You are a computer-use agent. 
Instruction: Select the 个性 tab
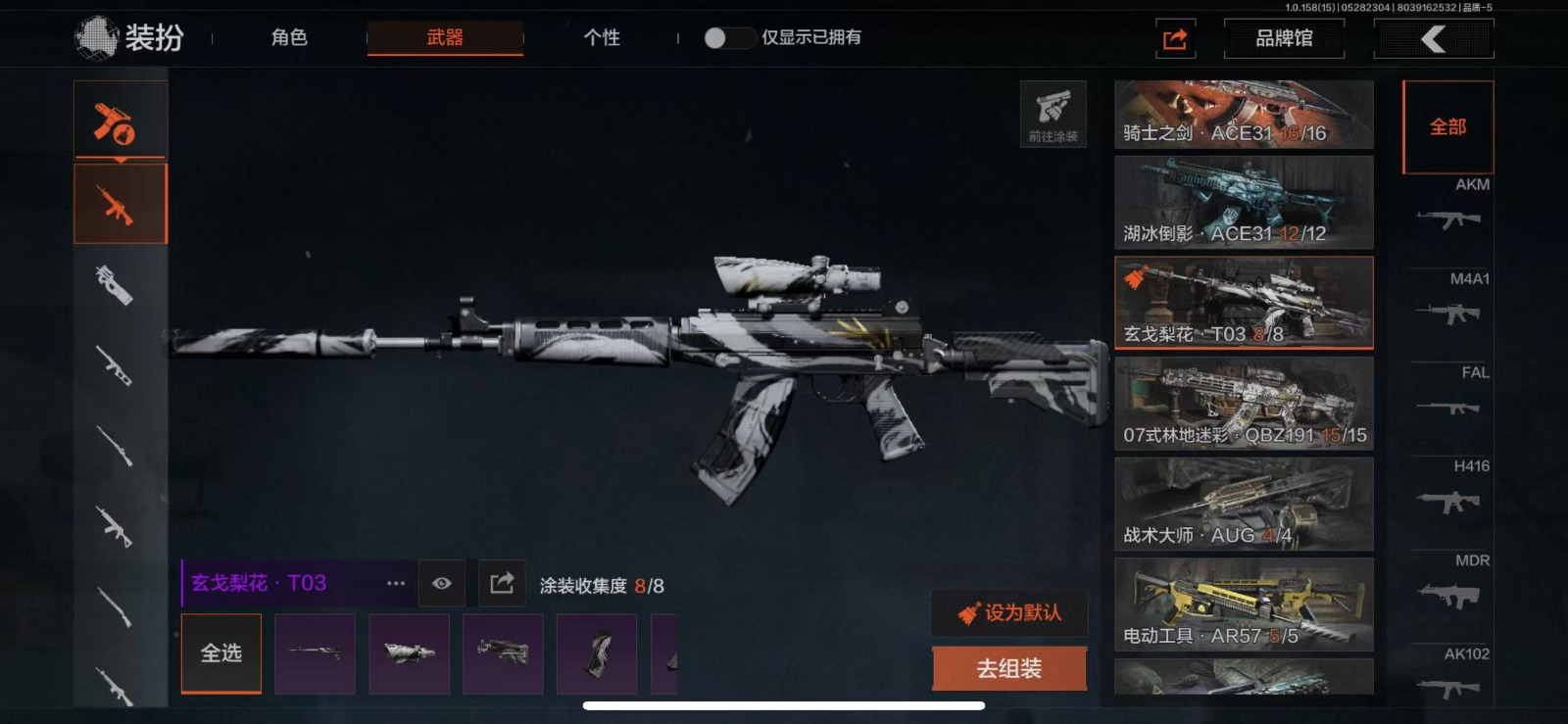[x=602, y=38]
